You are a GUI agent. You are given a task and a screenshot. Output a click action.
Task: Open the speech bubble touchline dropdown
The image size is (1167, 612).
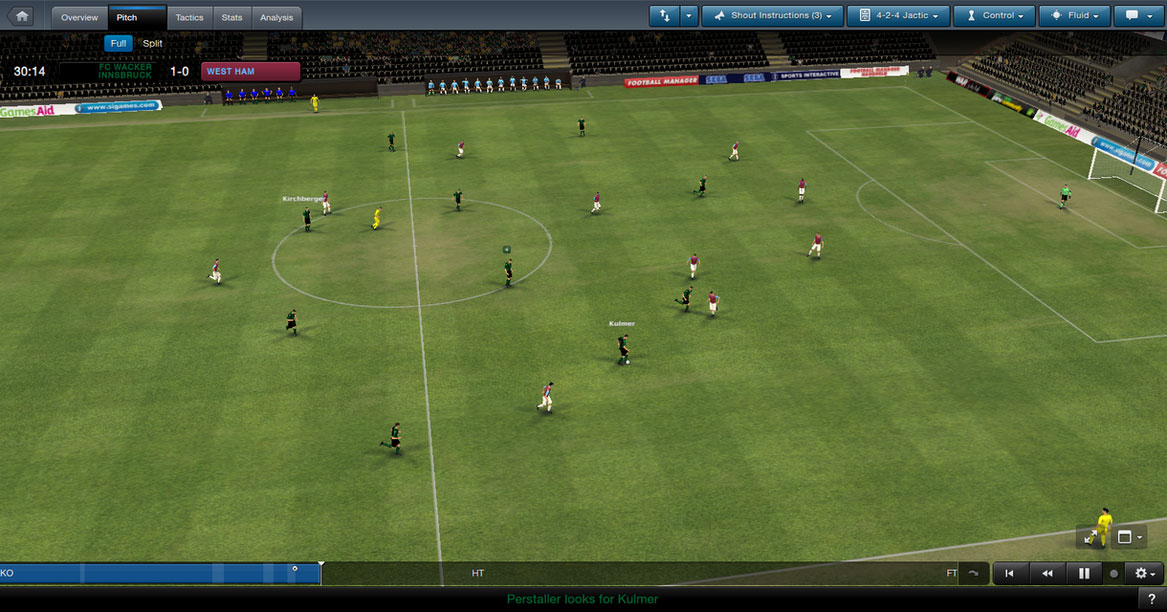(x=1138, y=16)
